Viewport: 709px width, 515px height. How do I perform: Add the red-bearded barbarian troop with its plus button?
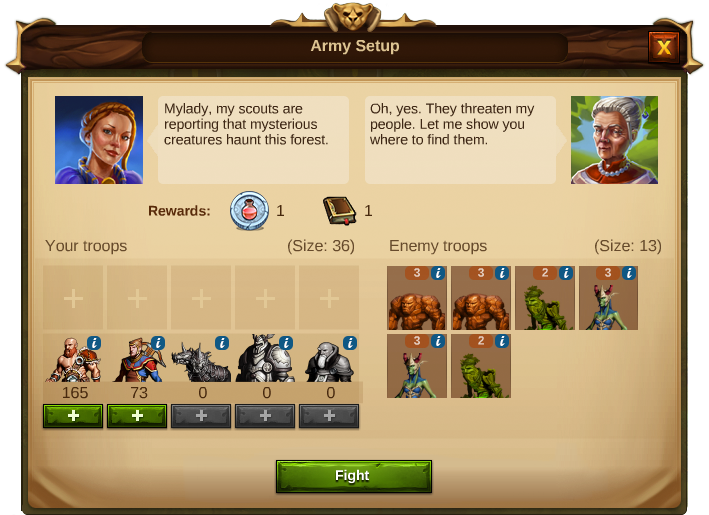(73, 415)
